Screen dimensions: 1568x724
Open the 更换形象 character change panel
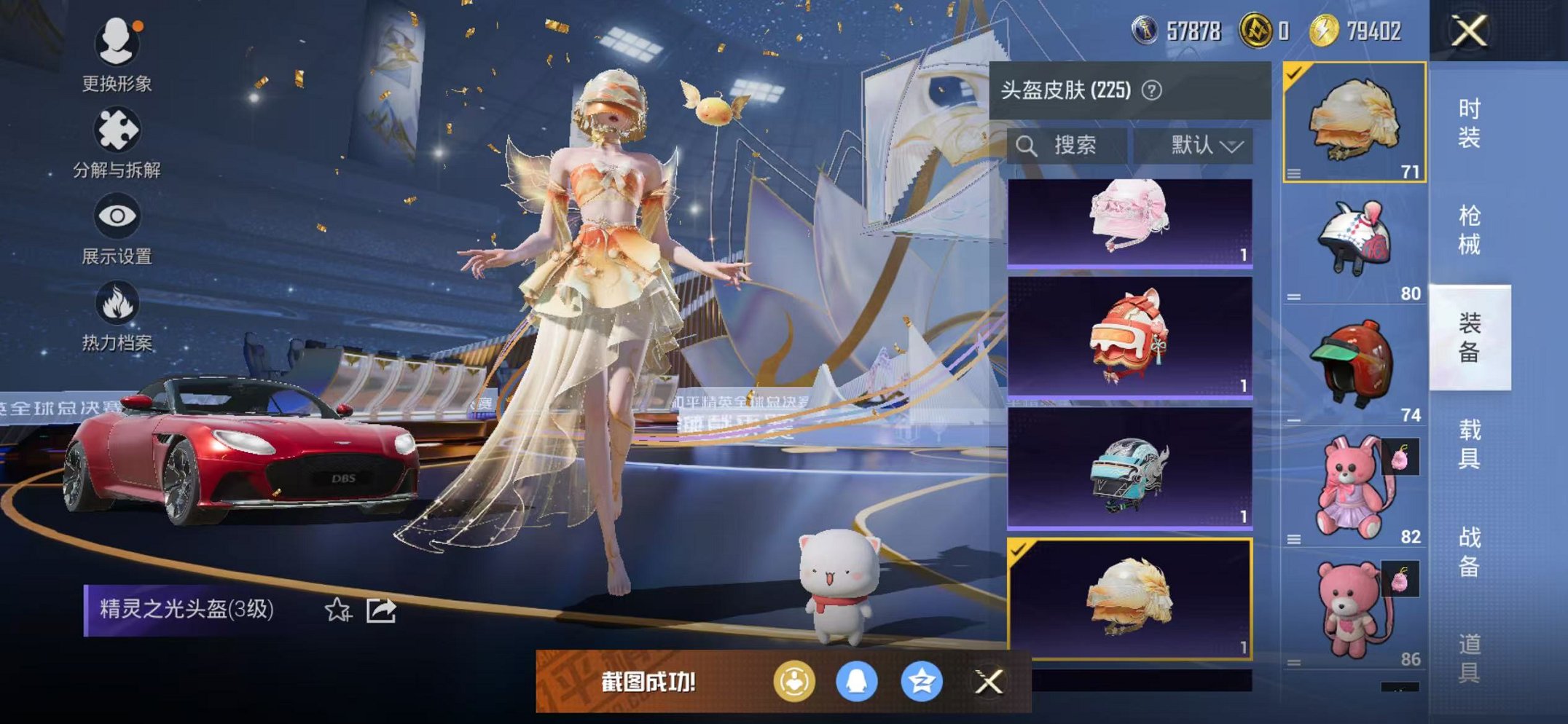(x=117, y=44)
